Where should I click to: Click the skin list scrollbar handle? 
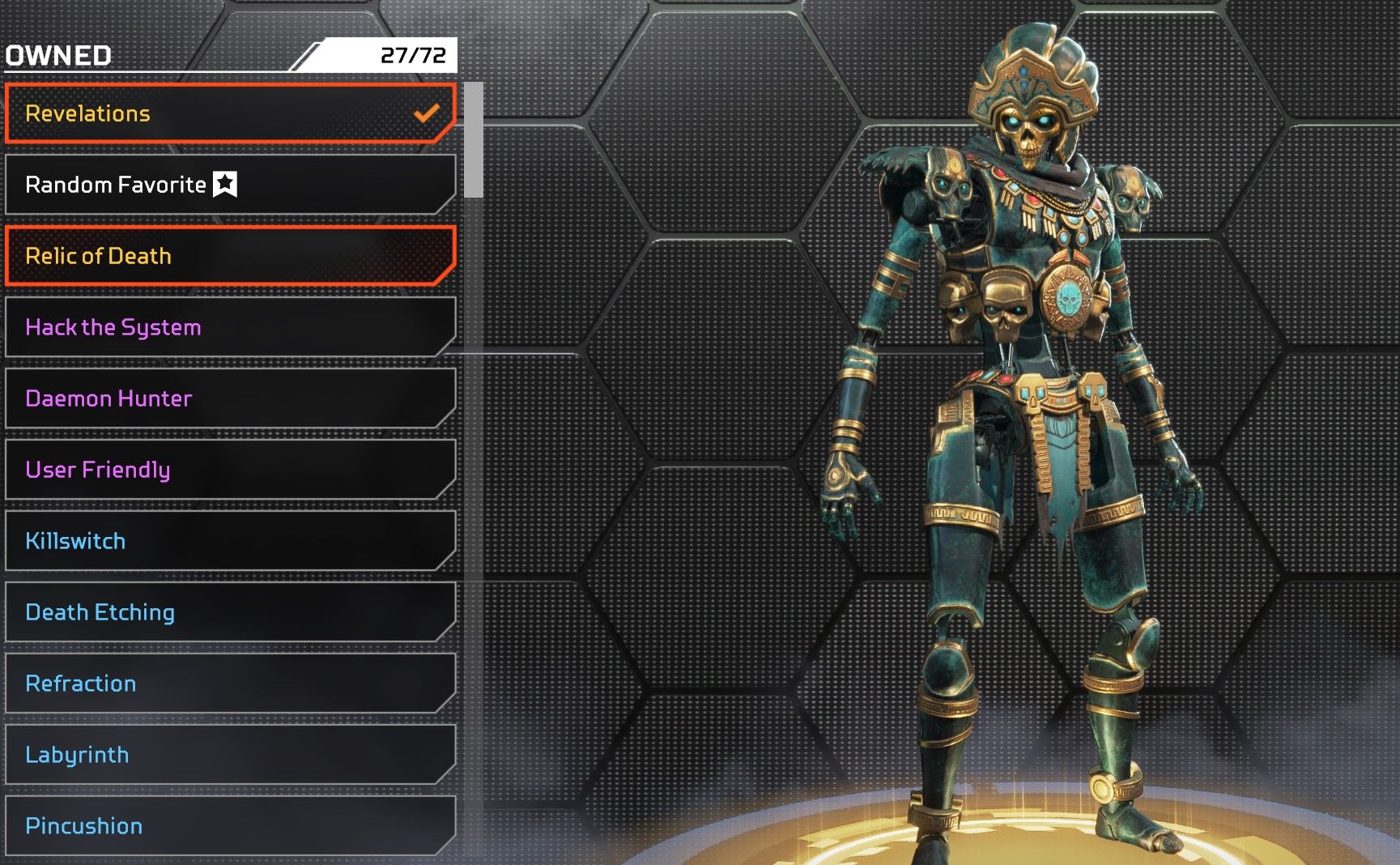(474, 140)
